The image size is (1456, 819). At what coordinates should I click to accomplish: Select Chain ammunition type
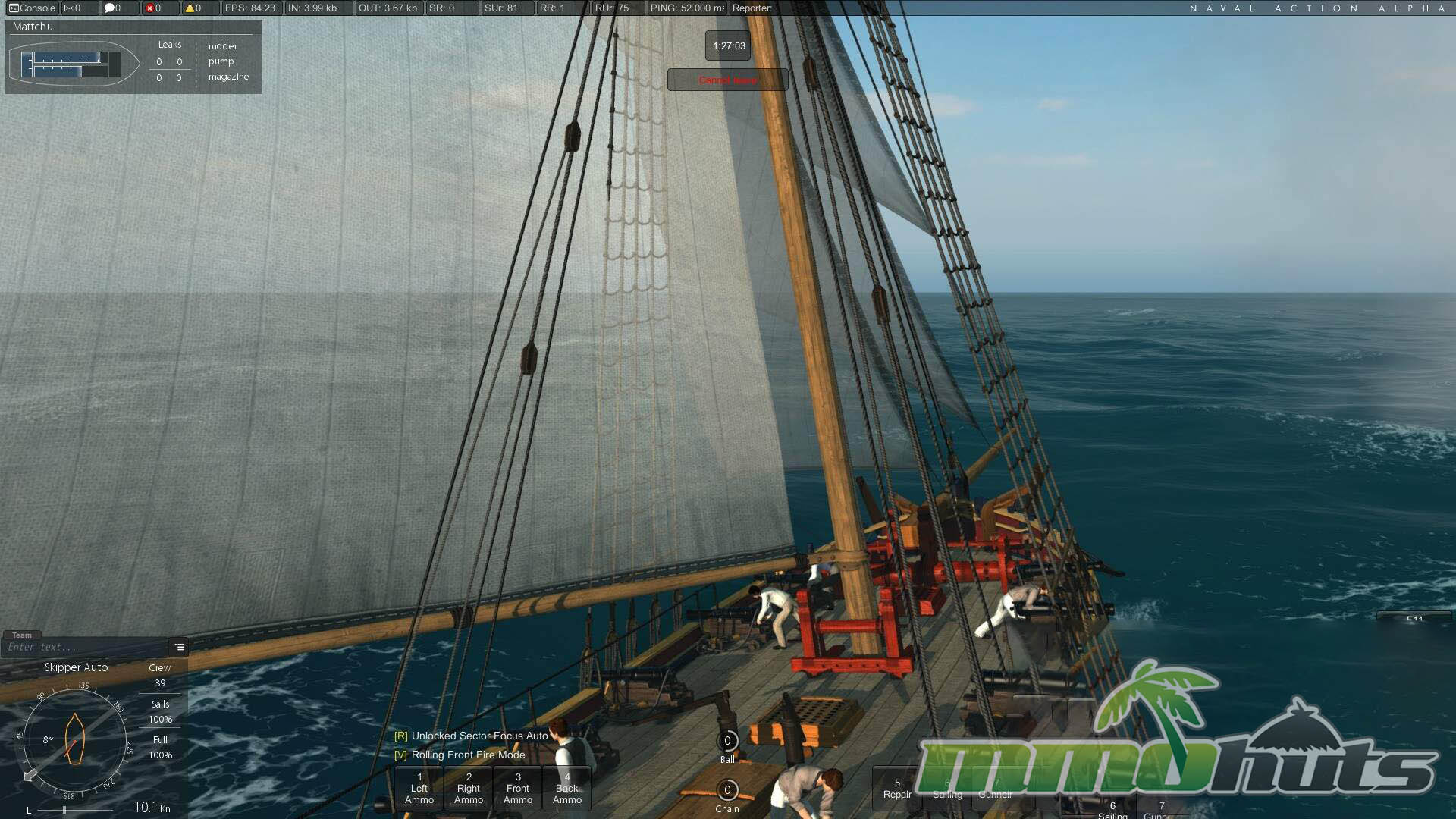click(x=727, y=790)
